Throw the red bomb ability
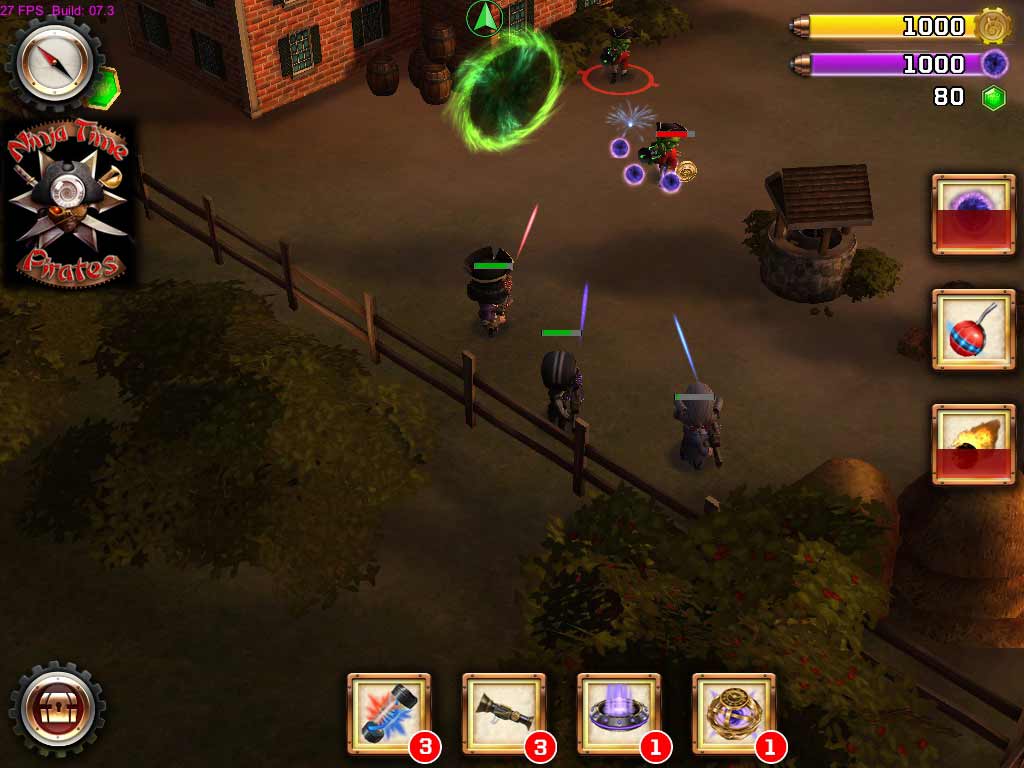1024x768 pixels. pyautogui.click(x=973, y=329)
